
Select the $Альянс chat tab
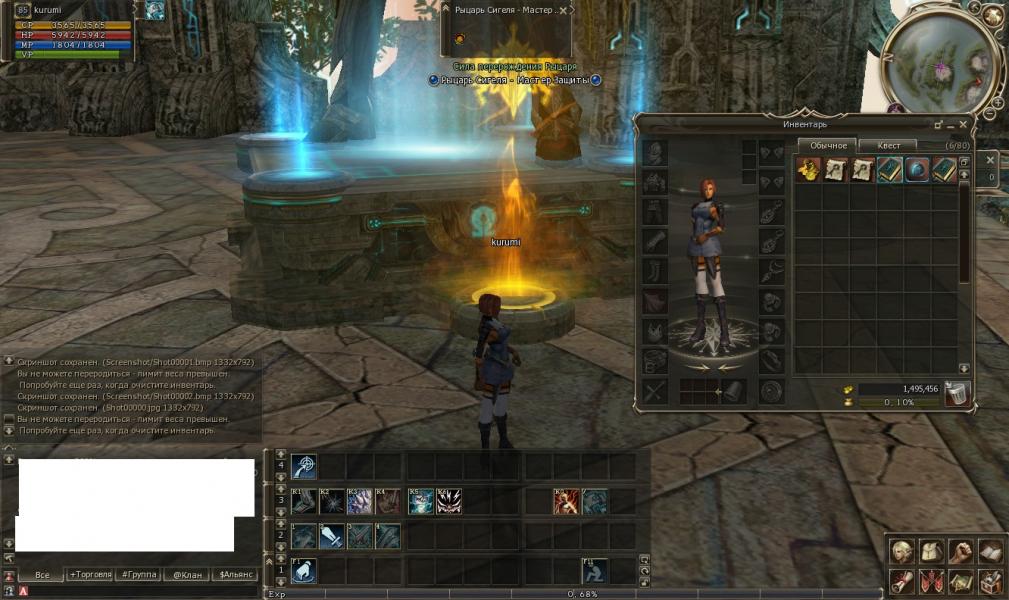coord(236,575)
